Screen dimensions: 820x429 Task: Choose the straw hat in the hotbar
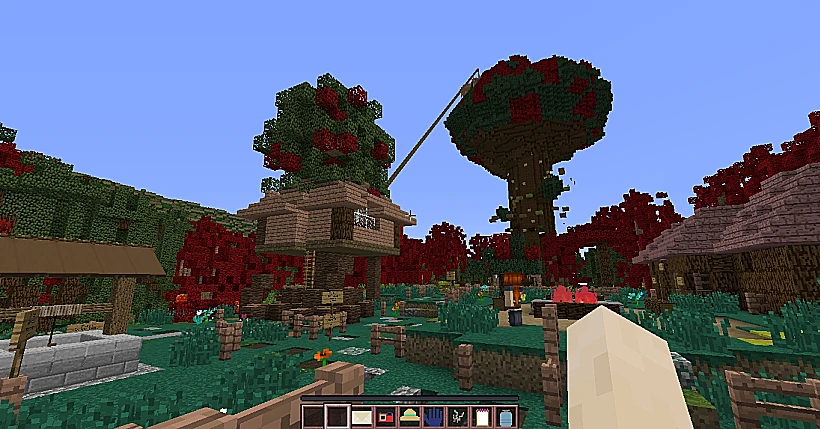(x=409, y=415)
